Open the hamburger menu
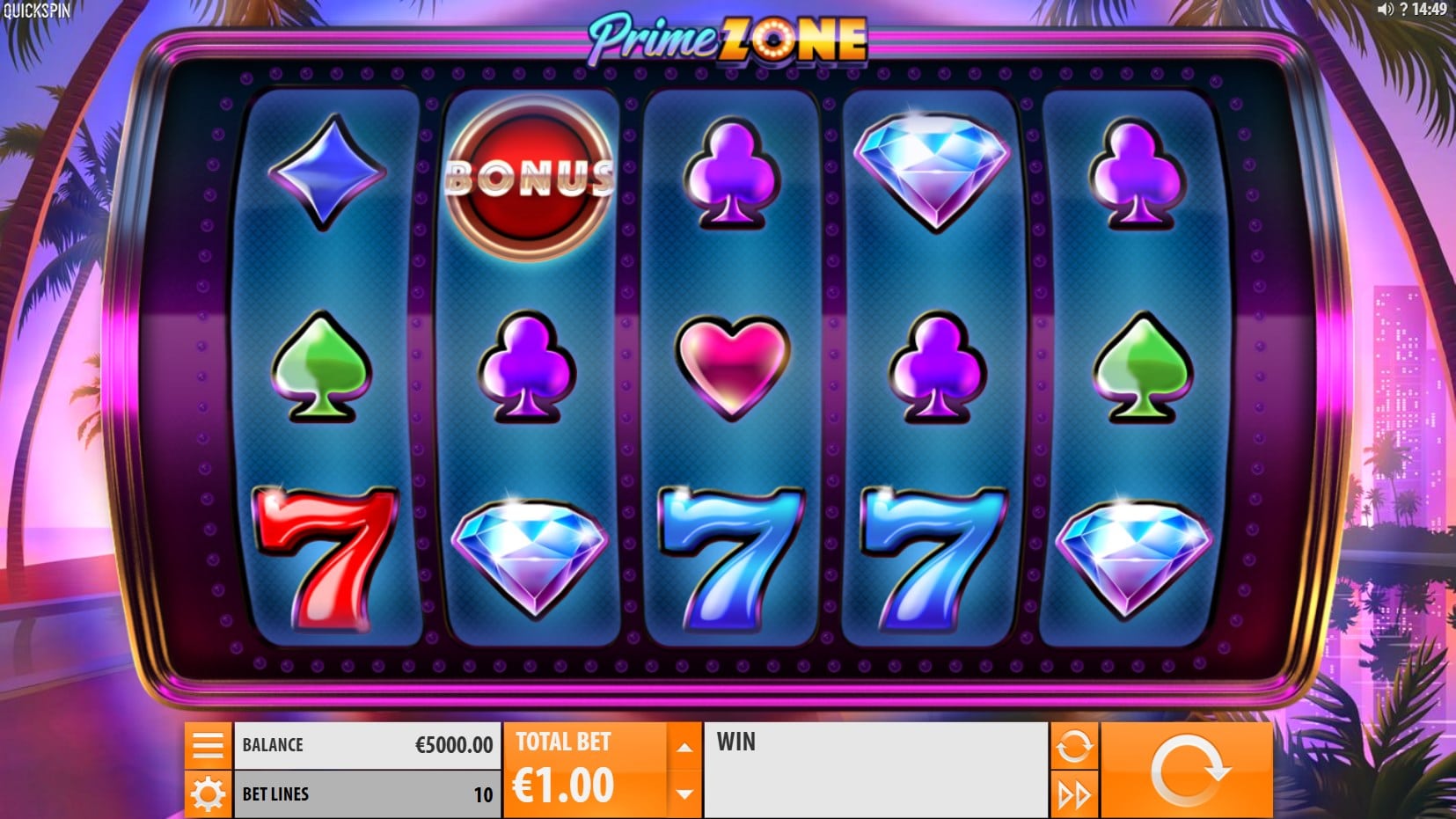This screenshot has height=819, width=1456. click(208, 745)
